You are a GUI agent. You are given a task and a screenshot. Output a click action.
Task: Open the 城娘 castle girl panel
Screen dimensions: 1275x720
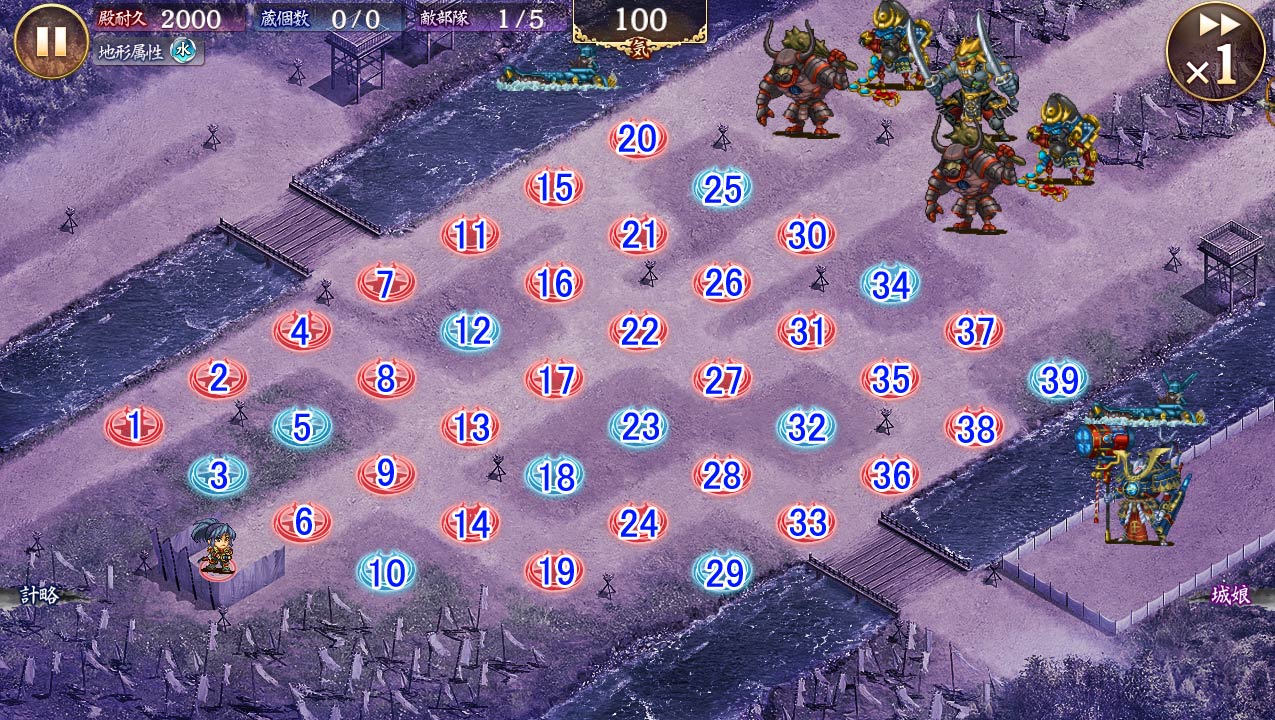1230,596
